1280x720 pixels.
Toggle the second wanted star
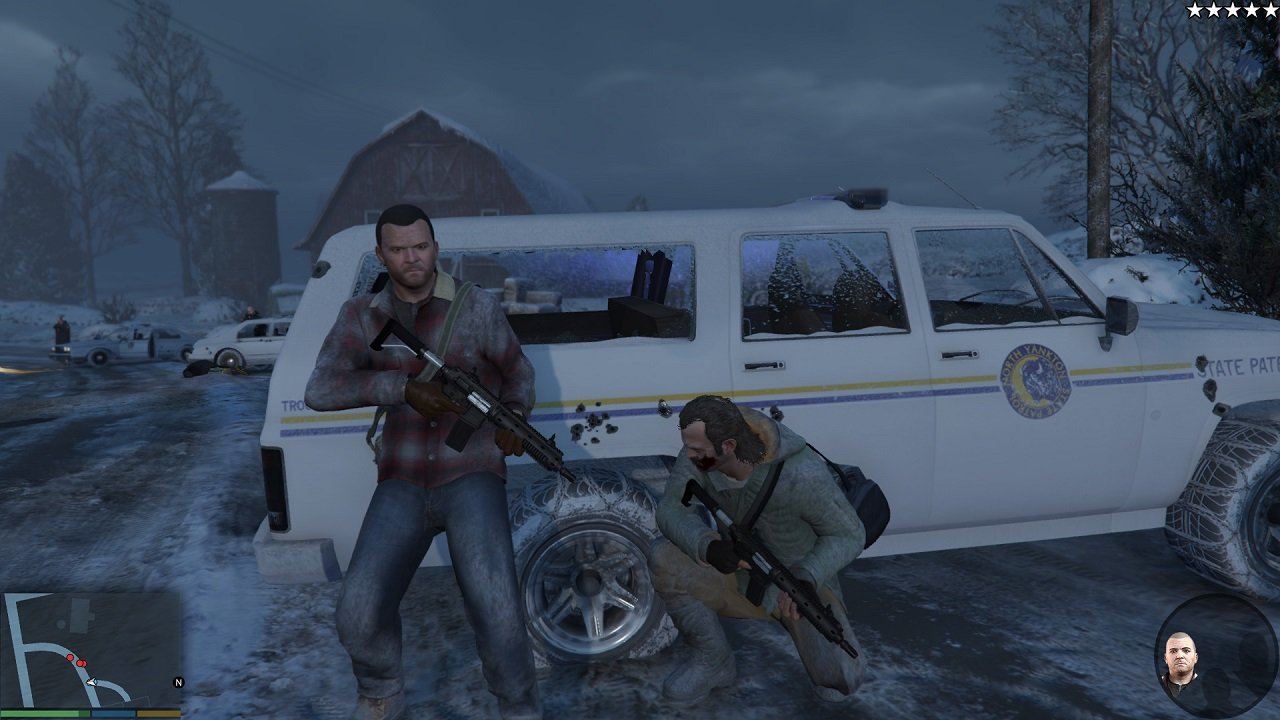click(1213, 10)
